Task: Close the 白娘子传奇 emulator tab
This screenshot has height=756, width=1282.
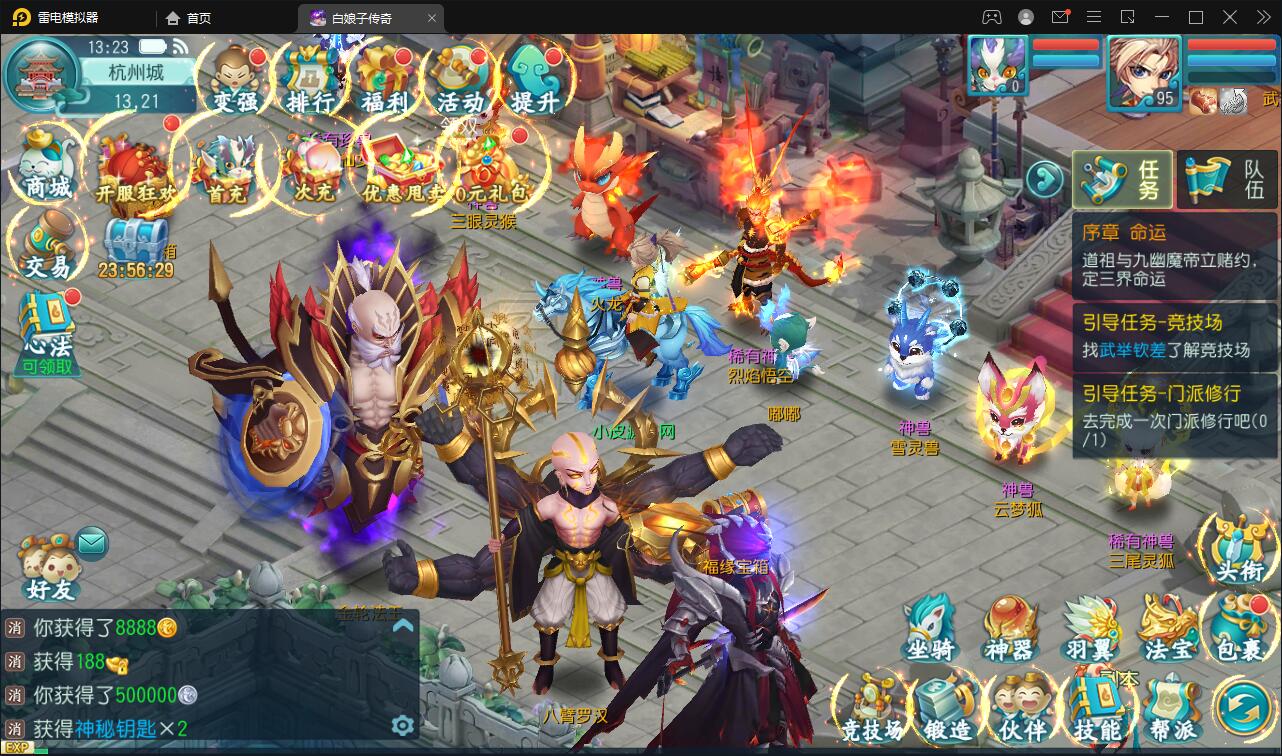Action: point(432,18)
